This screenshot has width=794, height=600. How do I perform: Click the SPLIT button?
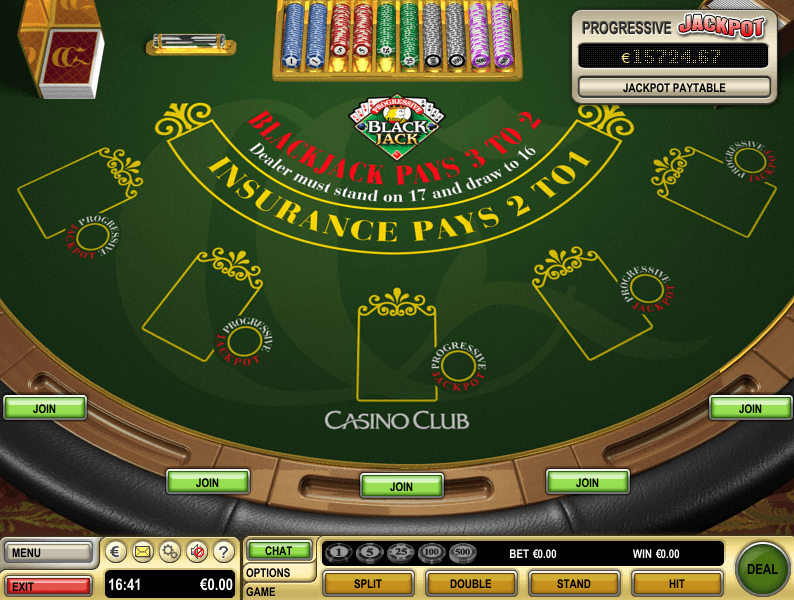[x=369, y=584]
